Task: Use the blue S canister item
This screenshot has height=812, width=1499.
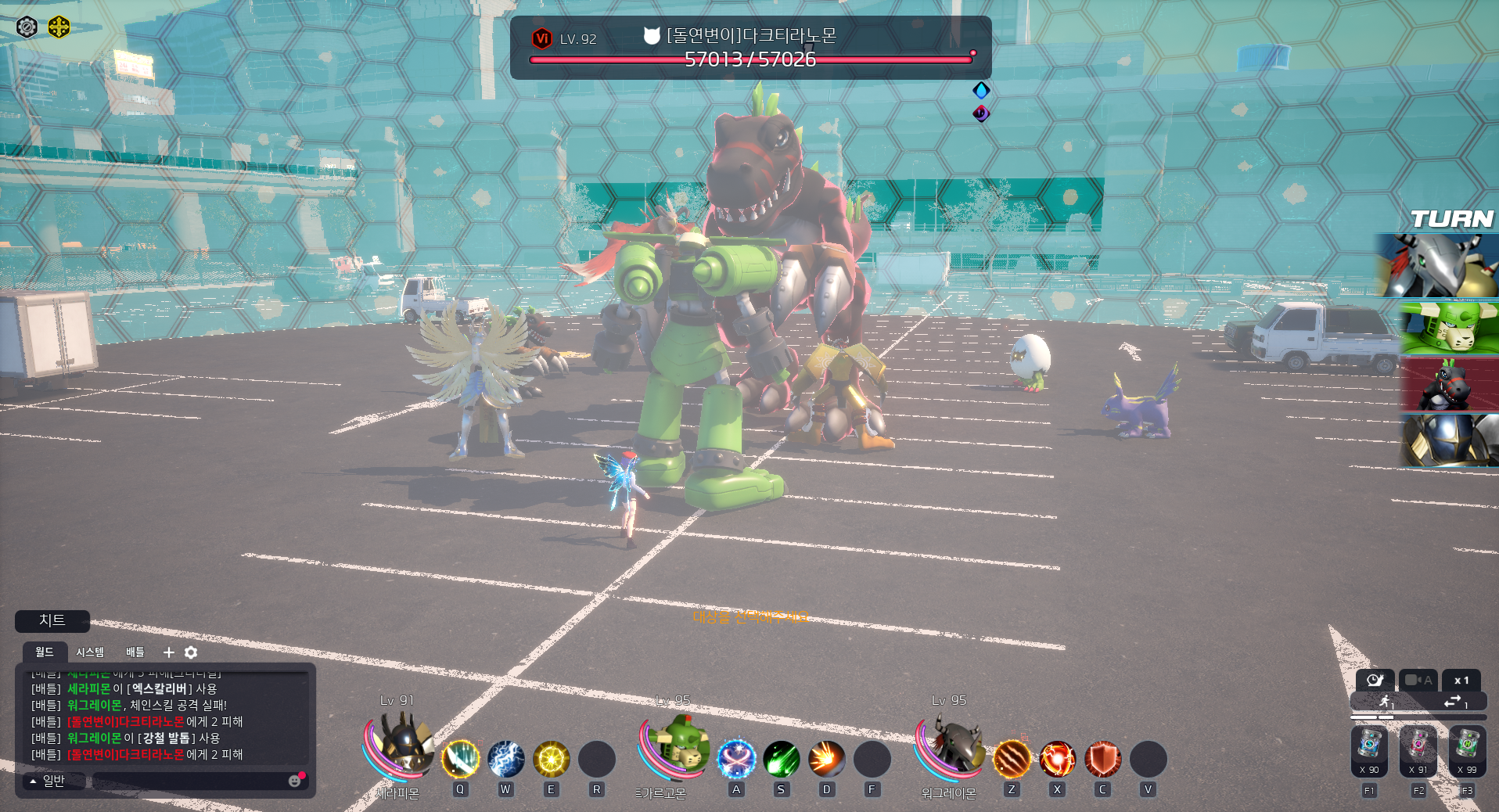Action: [x=1369, y=748]
